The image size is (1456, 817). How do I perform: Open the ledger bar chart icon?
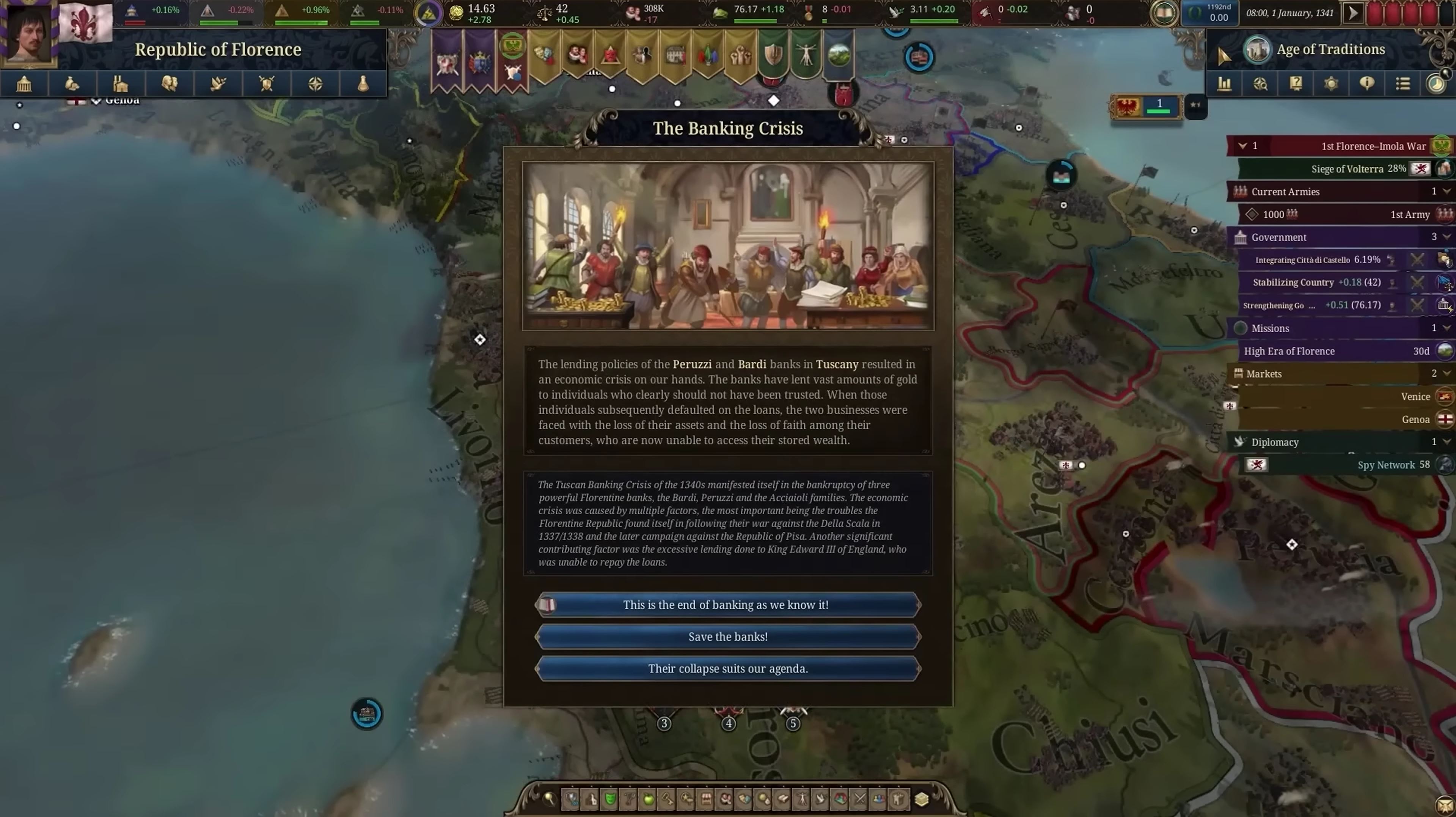tap(1224, 84)
